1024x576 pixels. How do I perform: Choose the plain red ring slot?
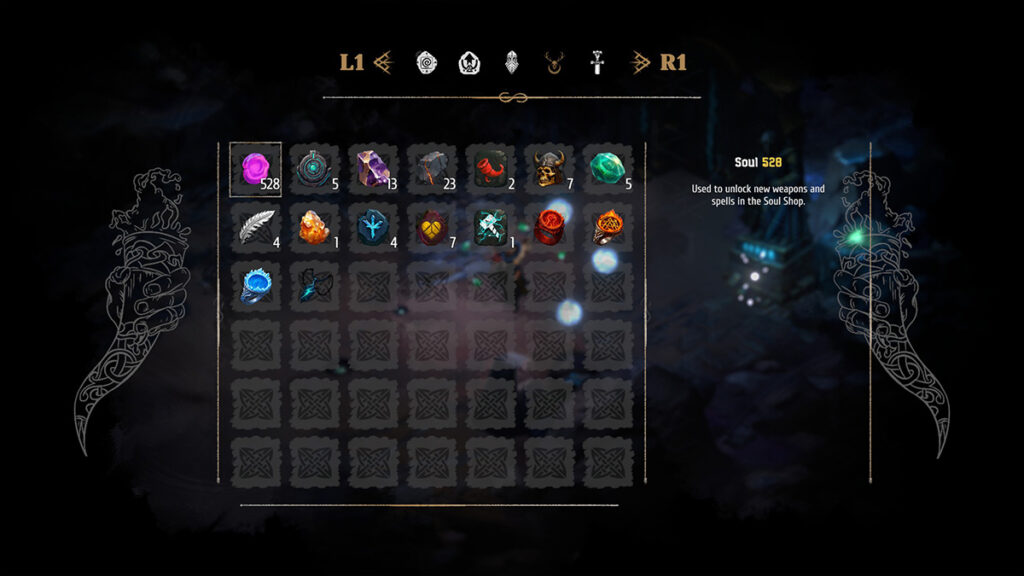point(549,227)
